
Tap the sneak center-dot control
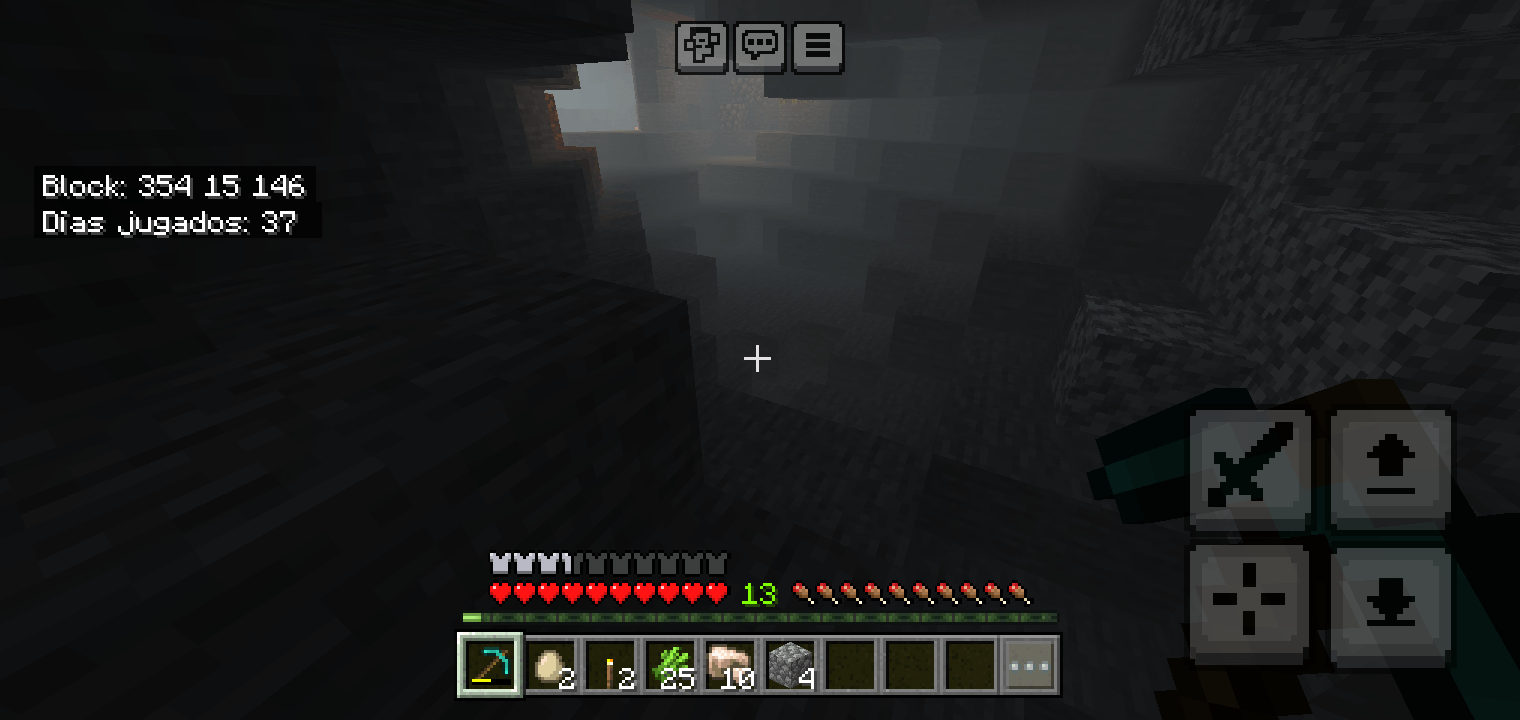[x=1249, y=600]
